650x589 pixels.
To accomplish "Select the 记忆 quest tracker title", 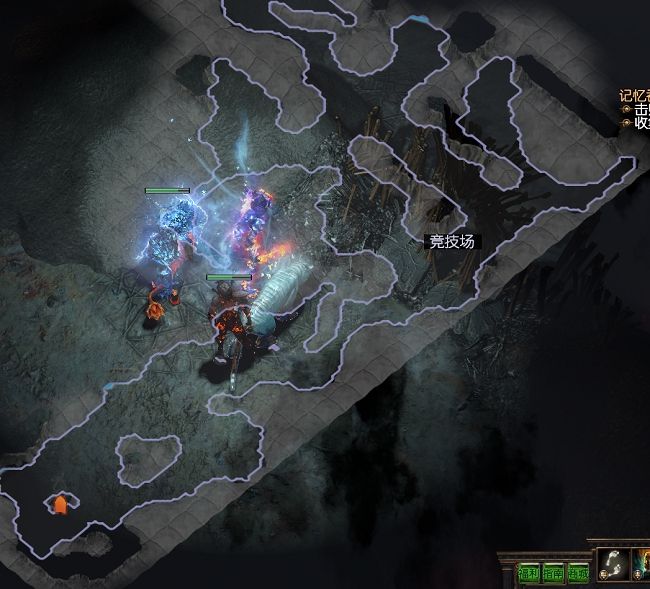I will (x=634, y=96).
